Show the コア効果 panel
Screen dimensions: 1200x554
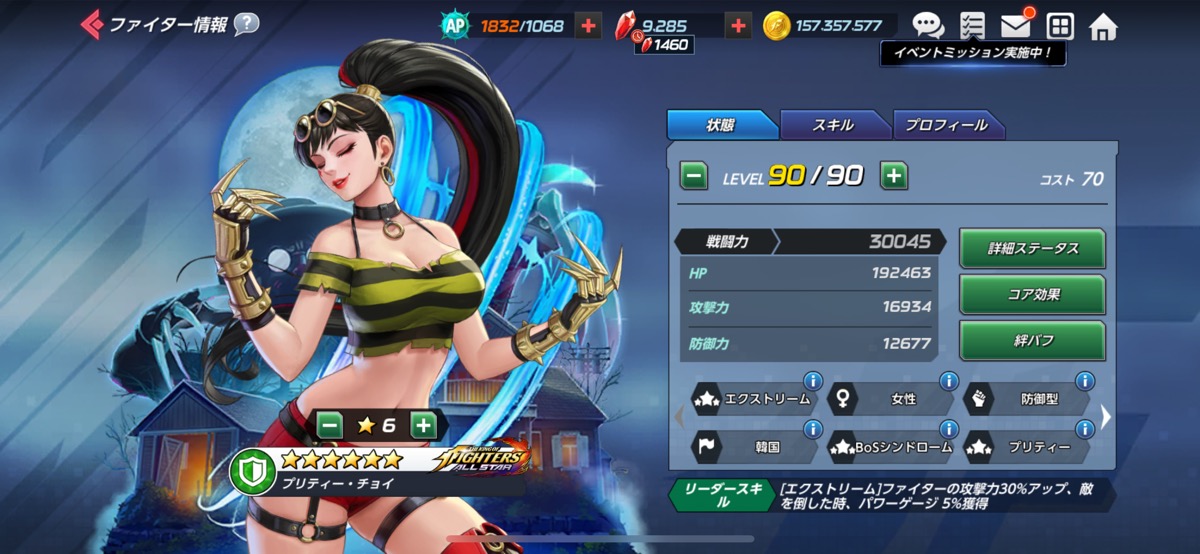1032,295
